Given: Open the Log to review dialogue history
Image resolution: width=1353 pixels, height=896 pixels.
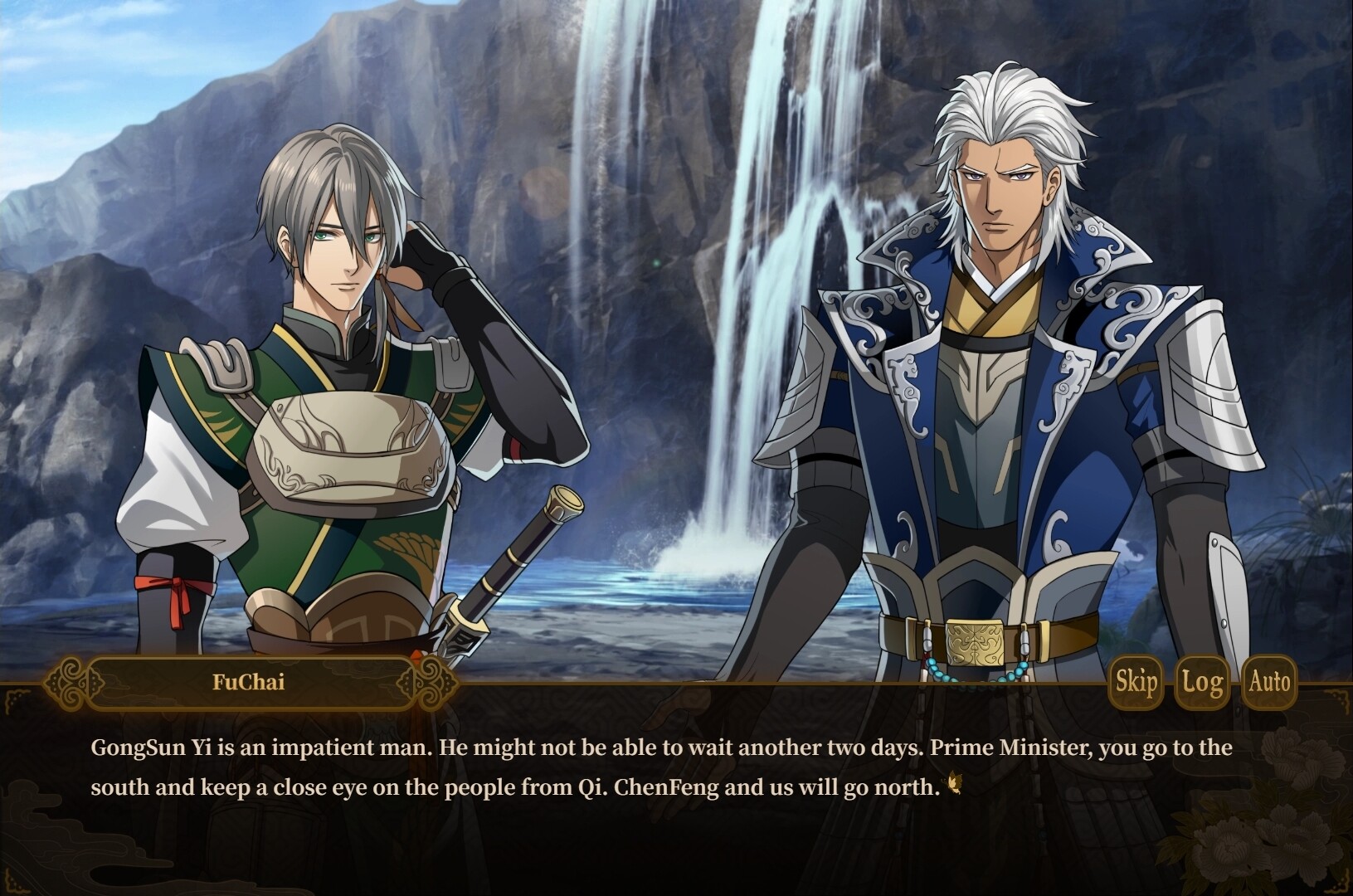Looking at the screenshot, I should click(1200, 683).
